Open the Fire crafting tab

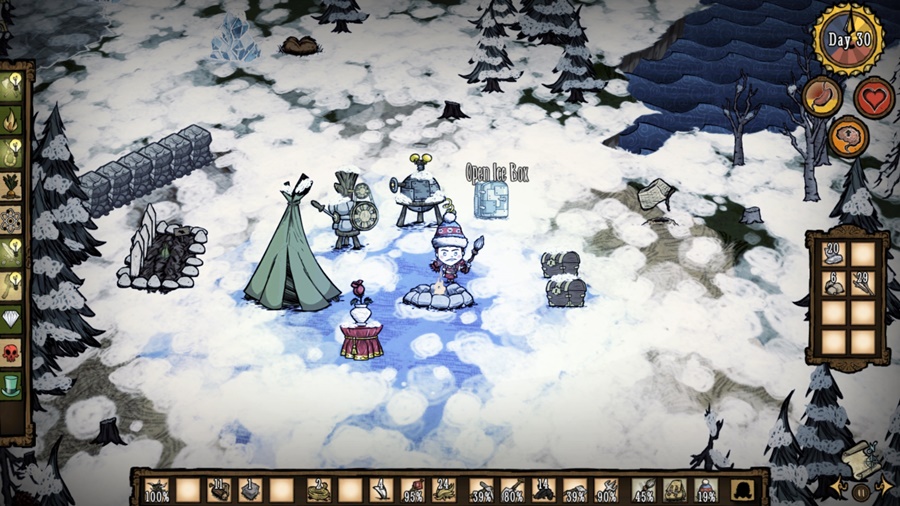(11, 121)
